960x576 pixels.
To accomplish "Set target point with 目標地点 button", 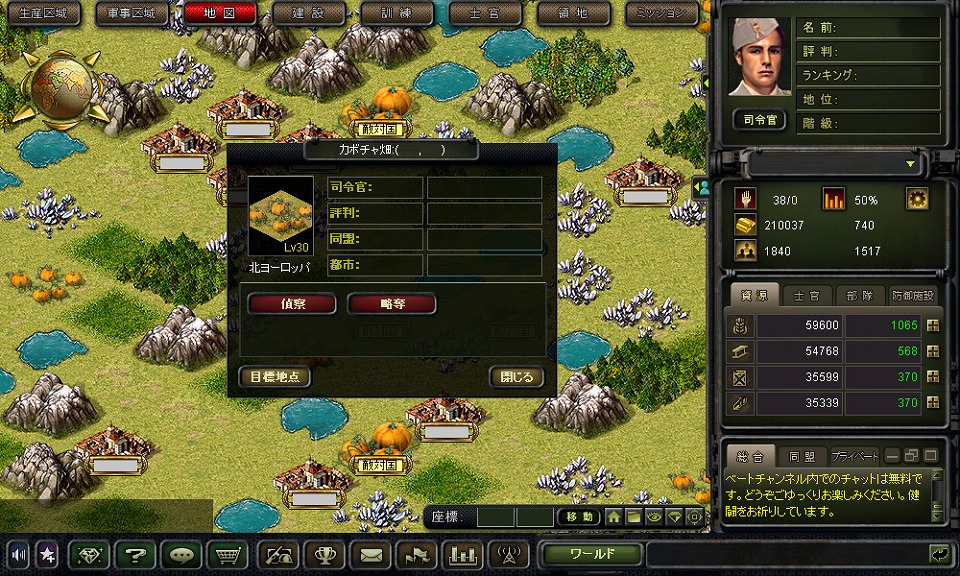I will [x=275, y=377].
